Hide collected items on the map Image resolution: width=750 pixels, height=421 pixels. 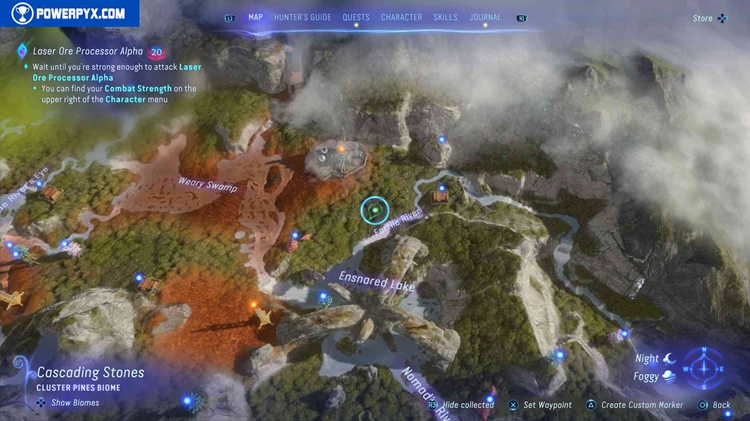[x=467, y=405]
